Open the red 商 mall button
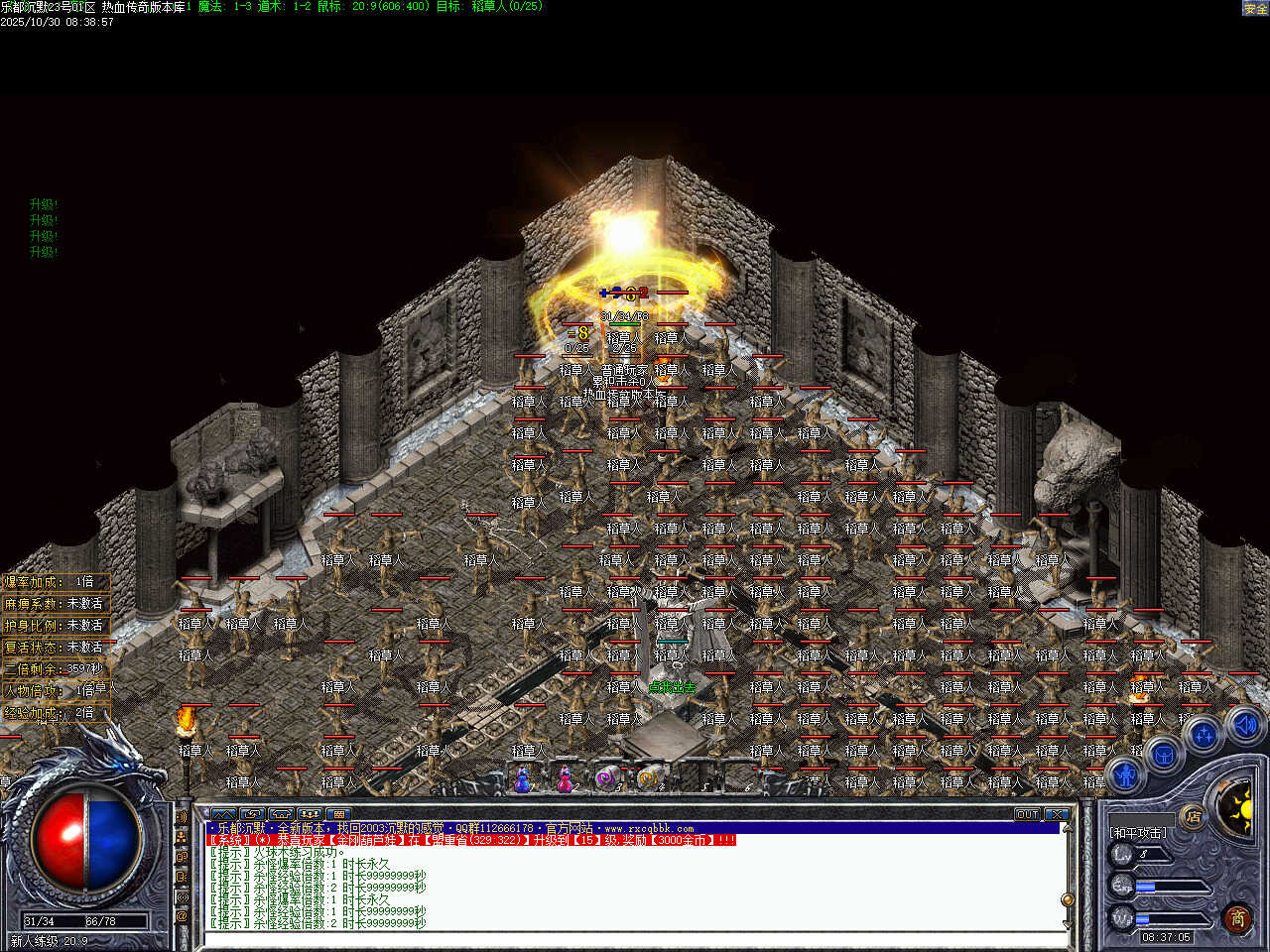The height and width of the screenshot is (952, 1270). click(1237, 918)
